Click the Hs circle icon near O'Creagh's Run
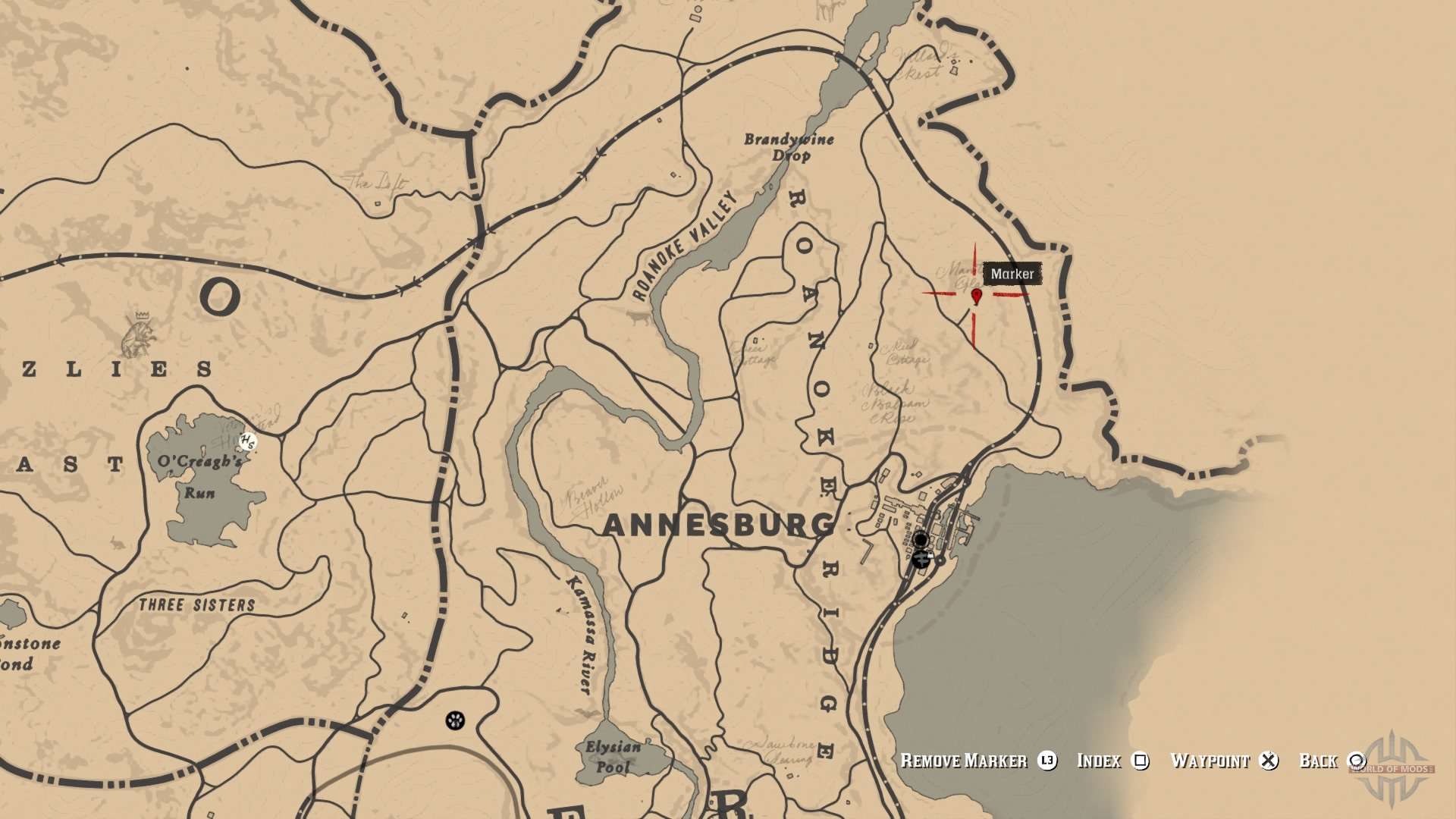1456x819 pixels. (247, 441)
